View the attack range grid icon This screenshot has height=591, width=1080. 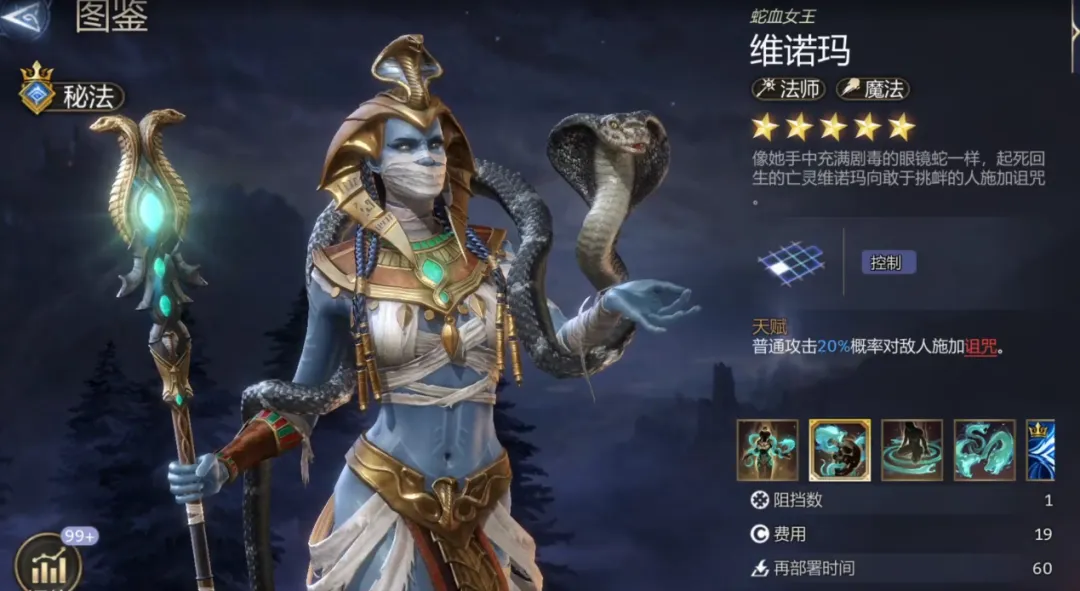[791, 263]
